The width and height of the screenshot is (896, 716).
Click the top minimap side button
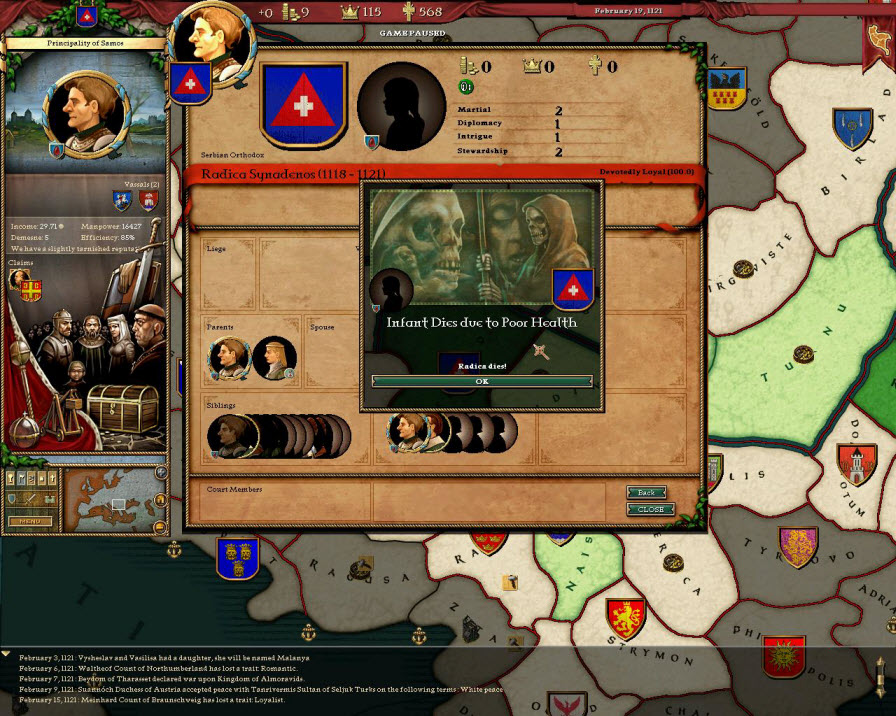click(161, 472)
